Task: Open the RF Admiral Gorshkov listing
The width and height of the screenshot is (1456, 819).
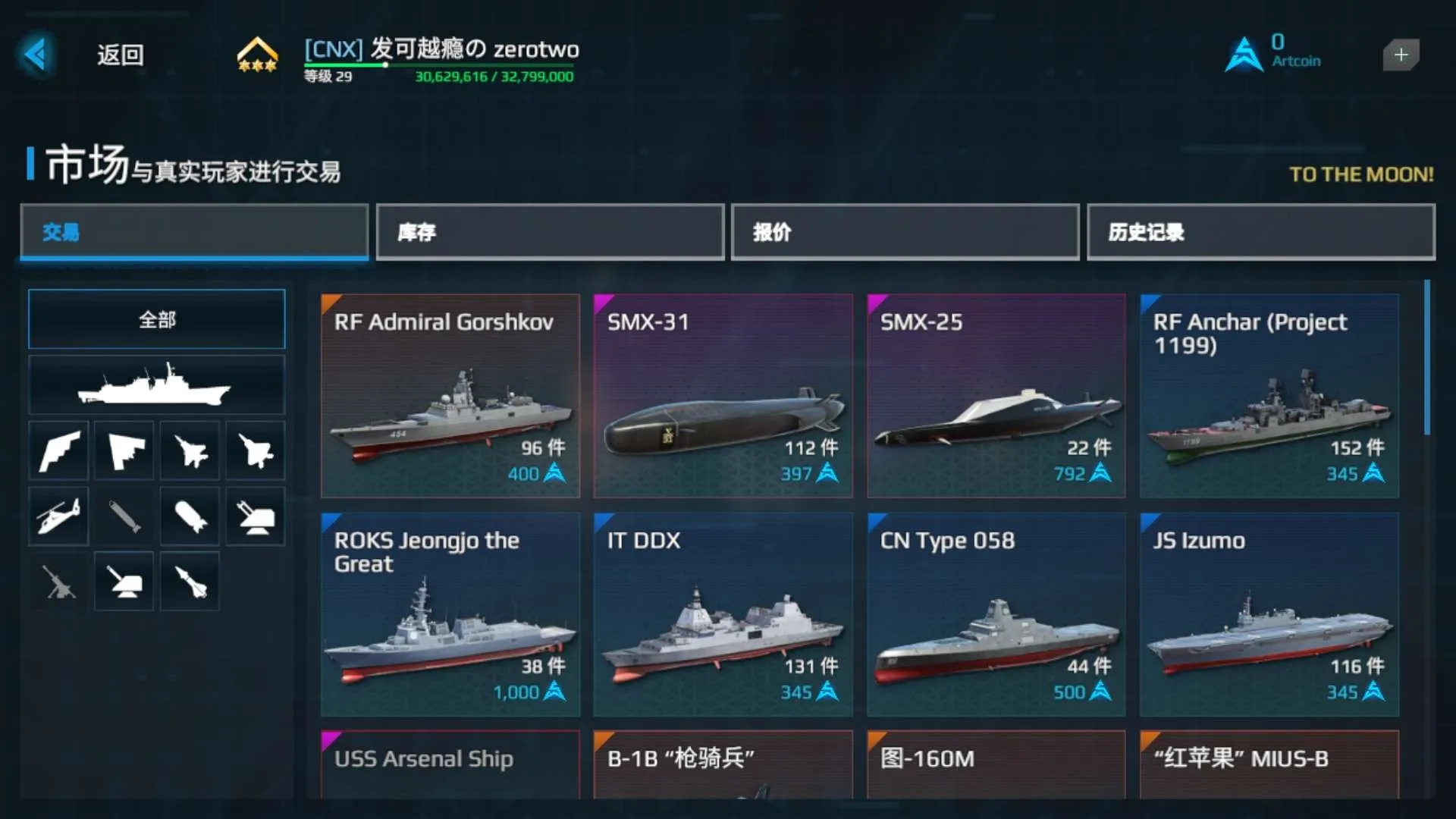Action: point(450,396)
